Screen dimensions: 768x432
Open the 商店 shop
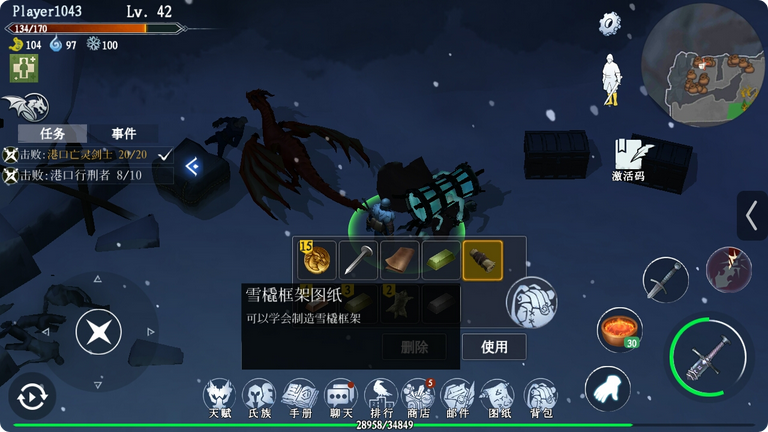tap(419, 397)
